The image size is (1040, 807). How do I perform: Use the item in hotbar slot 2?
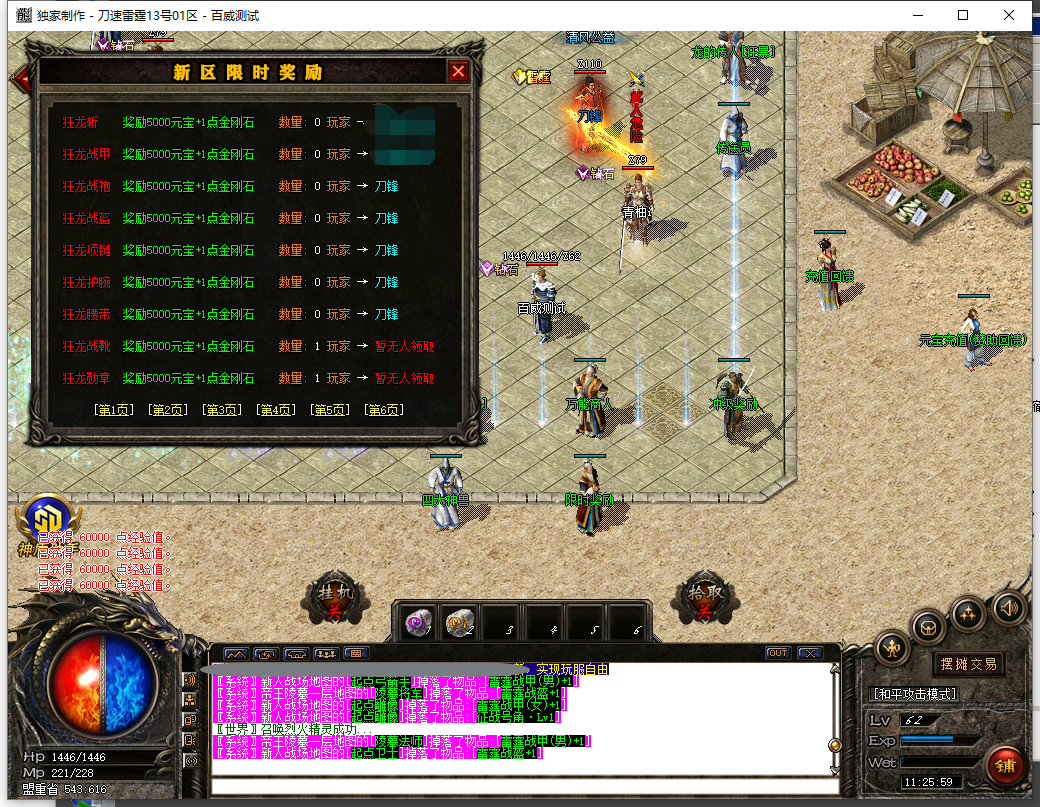point(461,623)
